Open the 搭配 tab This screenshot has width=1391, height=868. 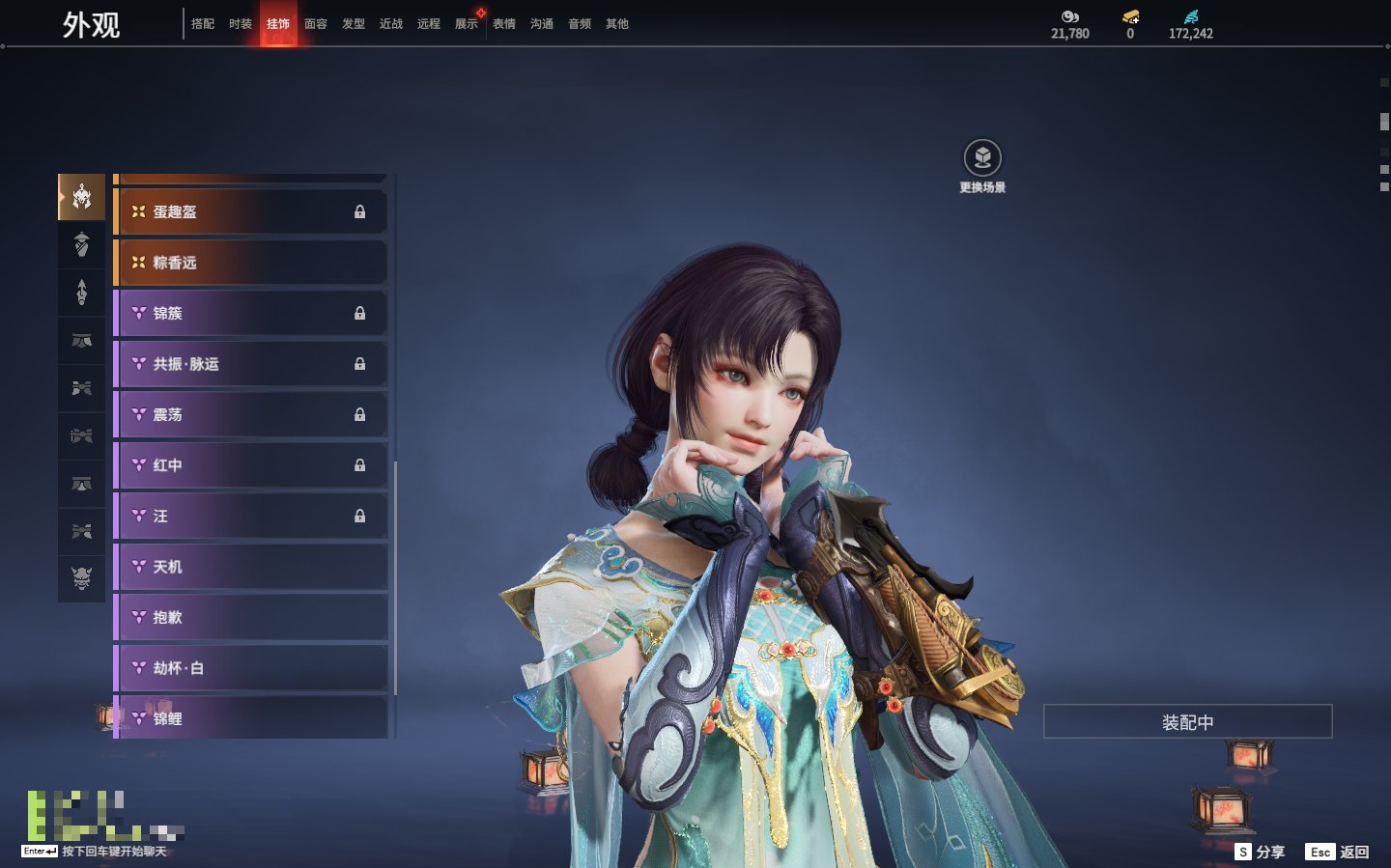tap(203, 24)
